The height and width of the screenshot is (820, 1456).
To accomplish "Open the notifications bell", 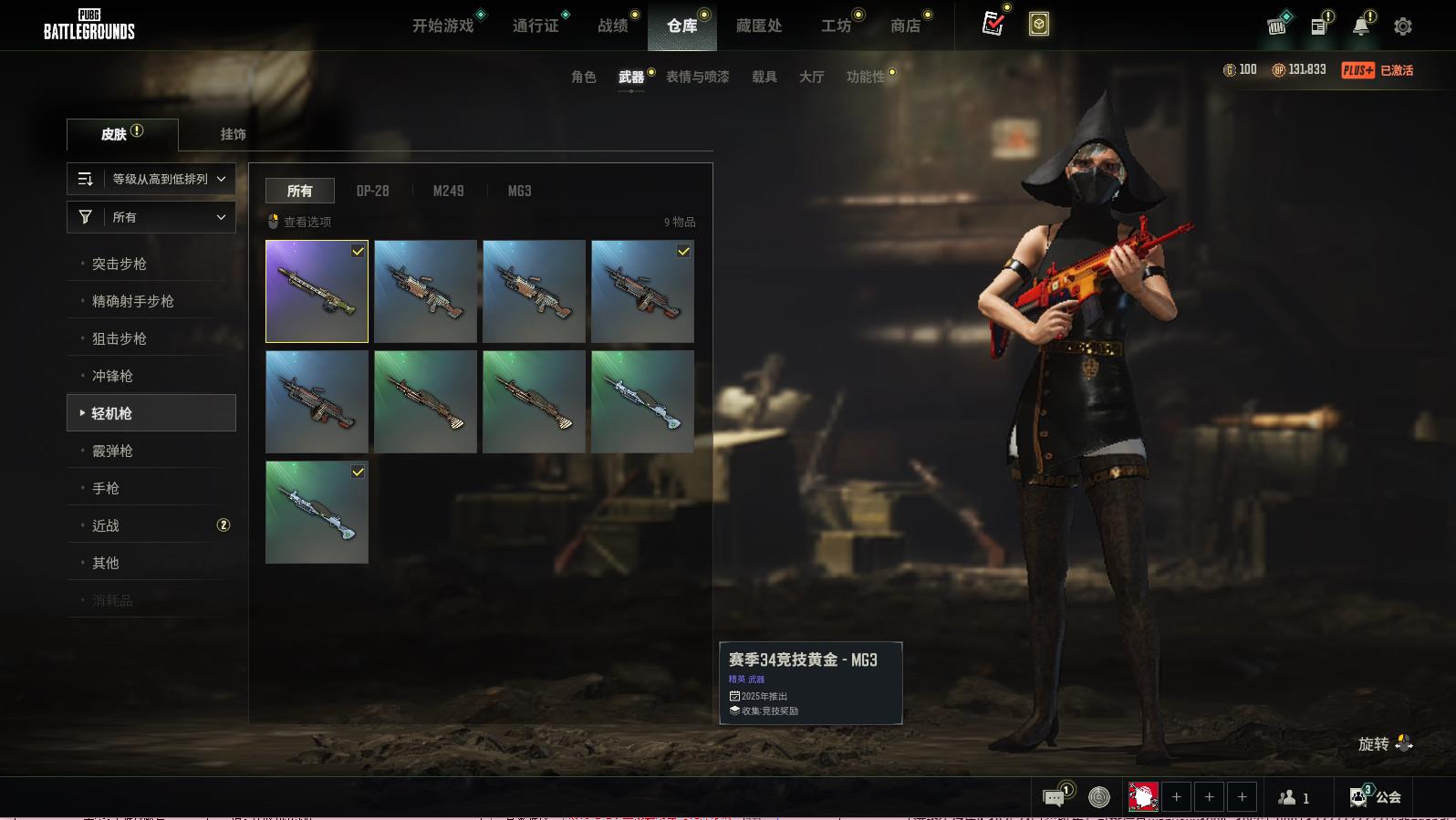I will click(1360, 26).
